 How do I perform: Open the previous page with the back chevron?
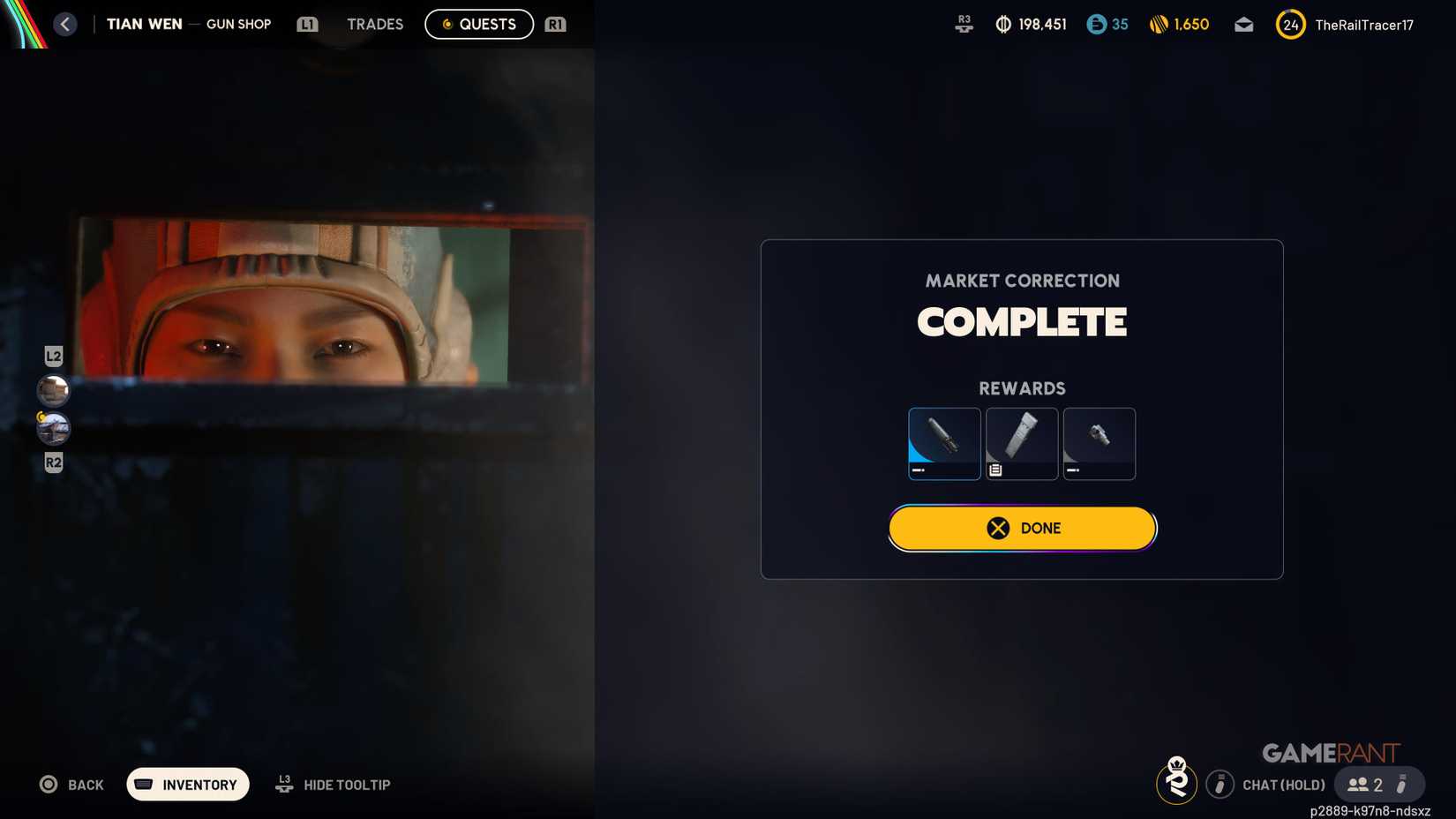64,24
